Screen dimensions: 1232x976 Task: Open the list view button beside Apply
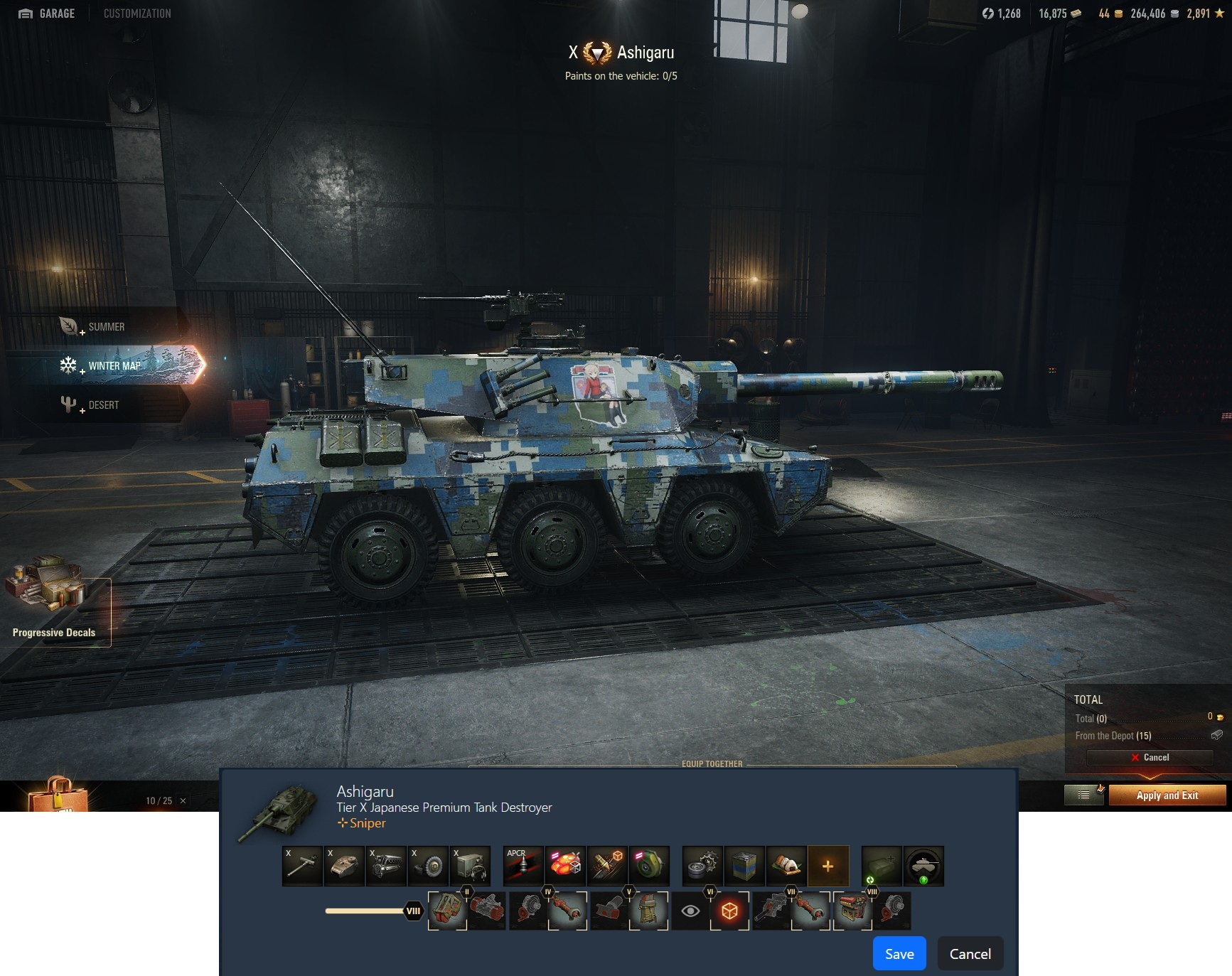pos(1083,795)
